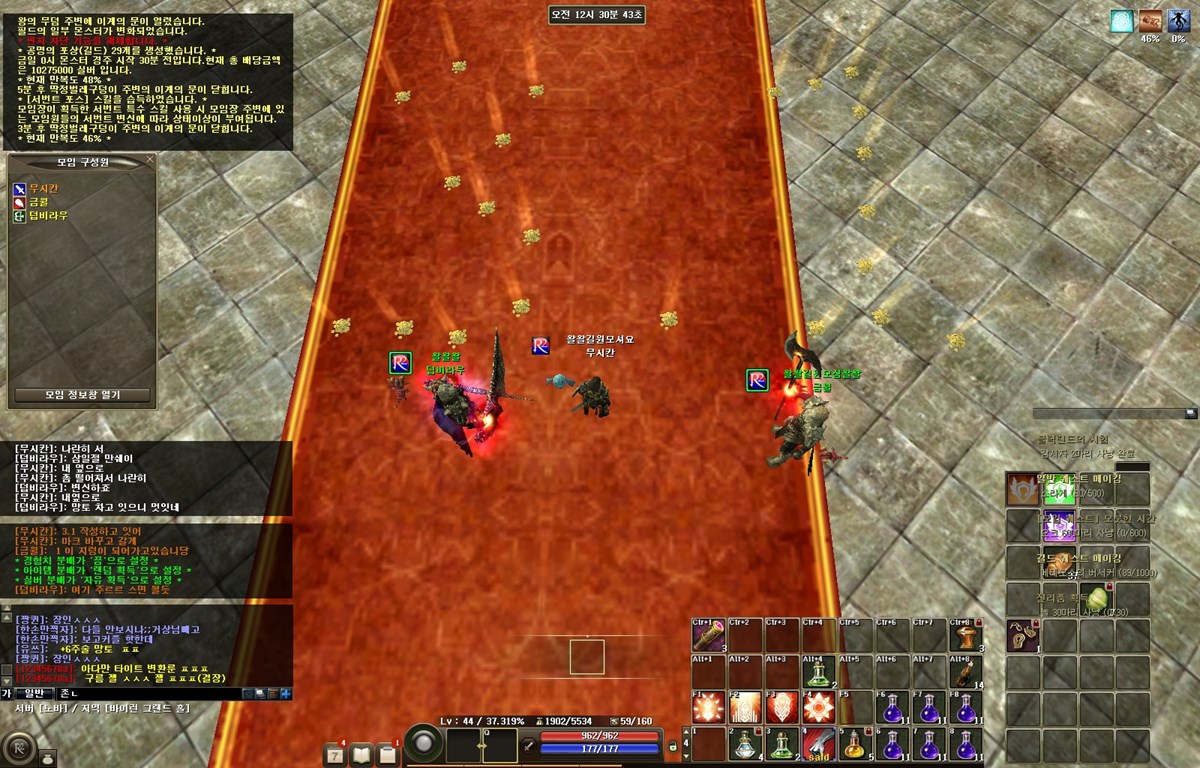Open the calendar icon showing 7
The image size is (1200, 768).
335,753
